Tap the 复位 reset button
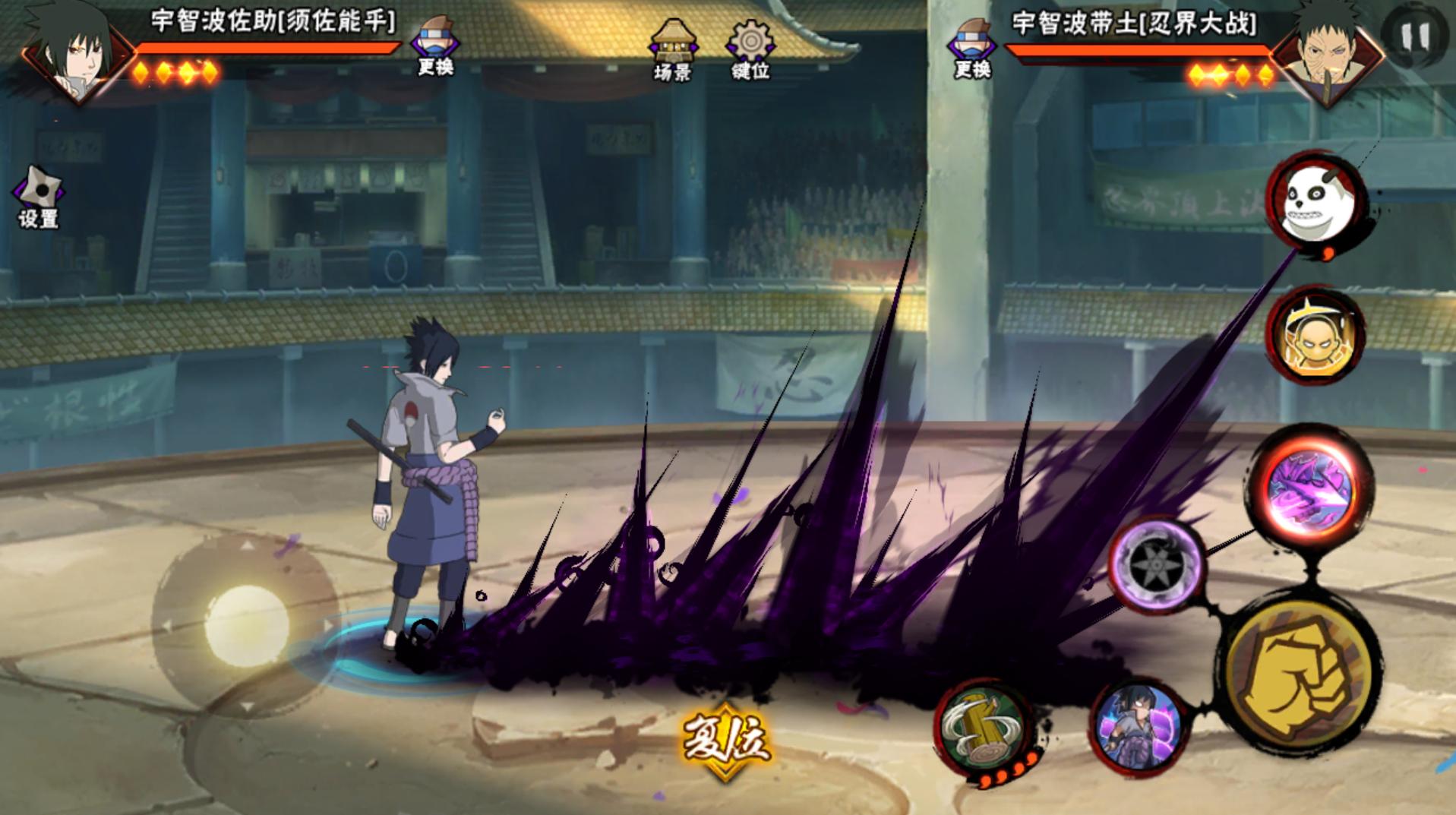The height and width of the screenshot is (815, 1456). [726, 740]
